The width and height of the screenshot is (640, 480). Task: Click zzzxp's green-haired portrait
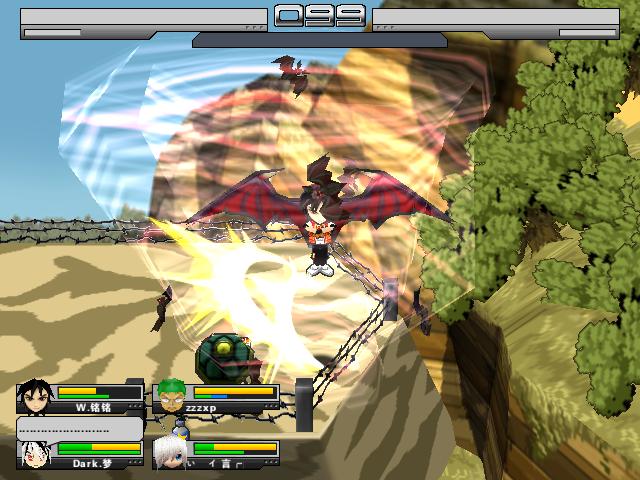(171, 397)
